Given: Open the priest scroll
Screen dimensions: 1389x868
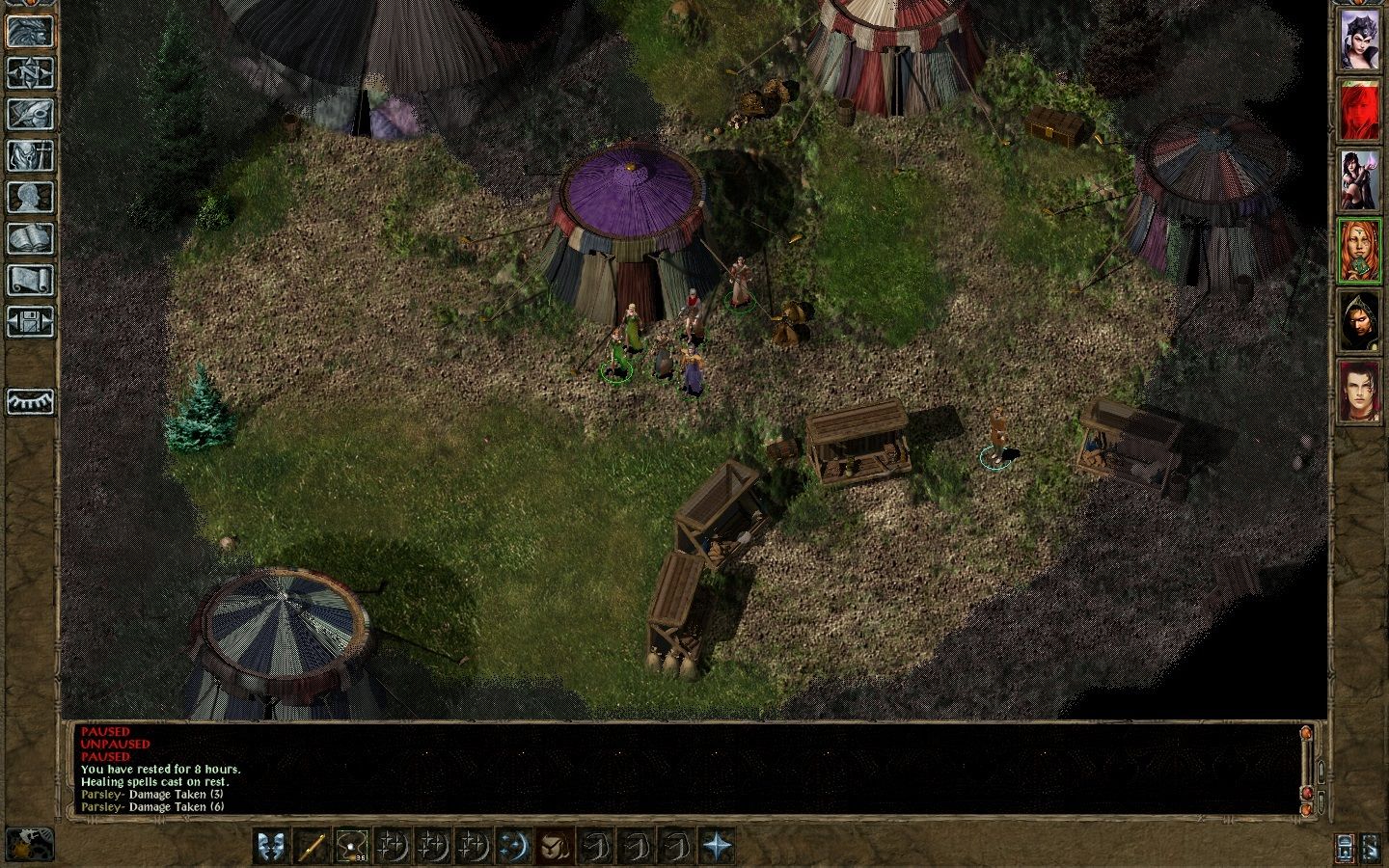Looking at the screenshot, I should [x=31, y=280].
